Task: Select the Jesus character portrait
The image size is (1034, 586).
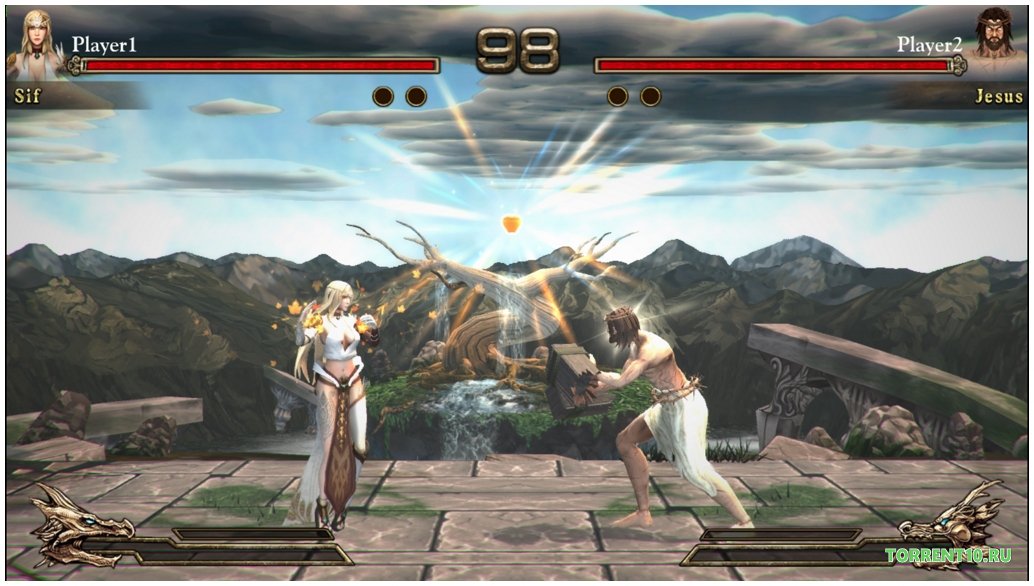Action: 996,45
